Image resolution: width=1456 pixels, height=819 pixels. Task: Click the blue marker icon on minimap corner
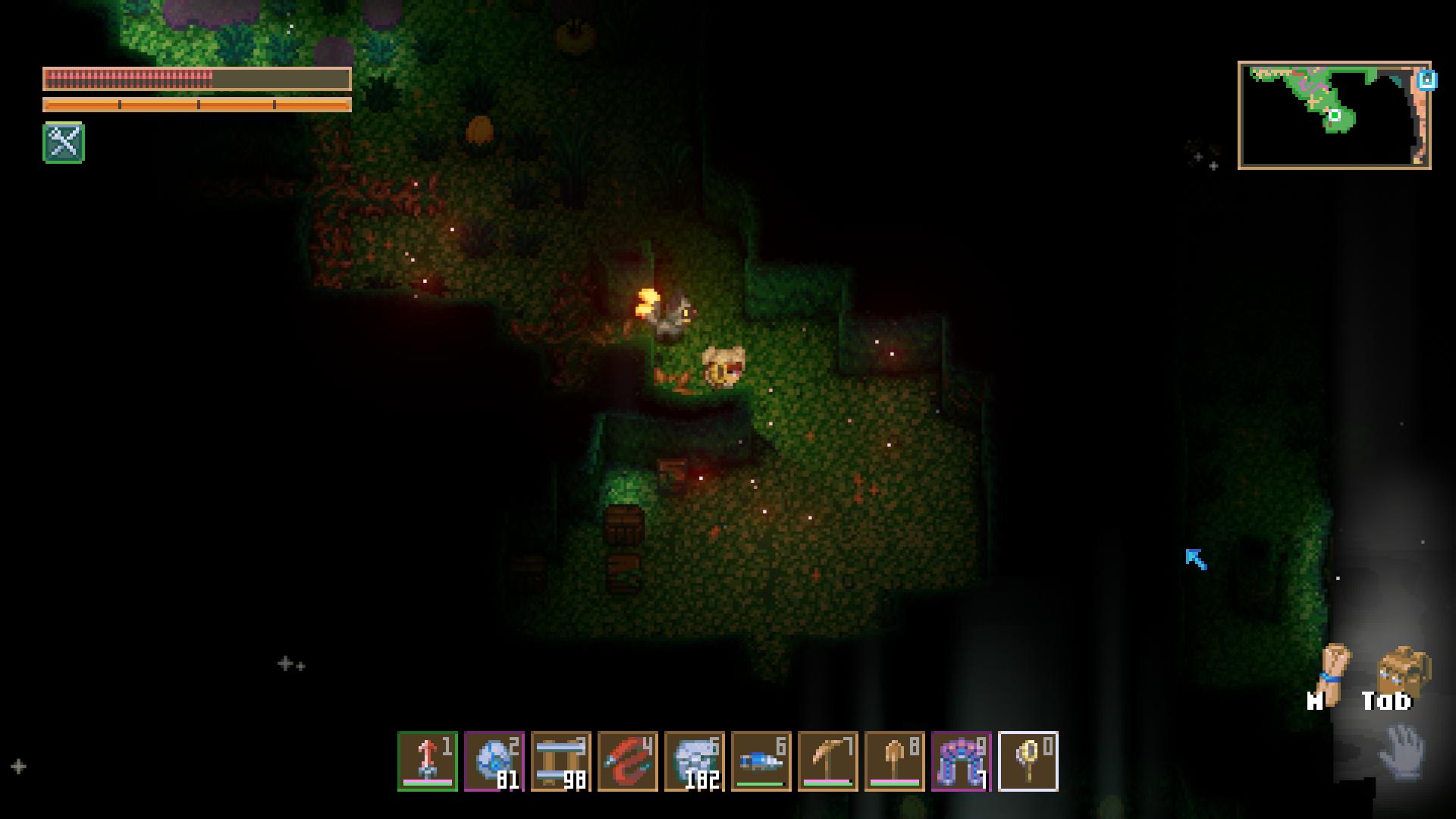[1427, 80]
